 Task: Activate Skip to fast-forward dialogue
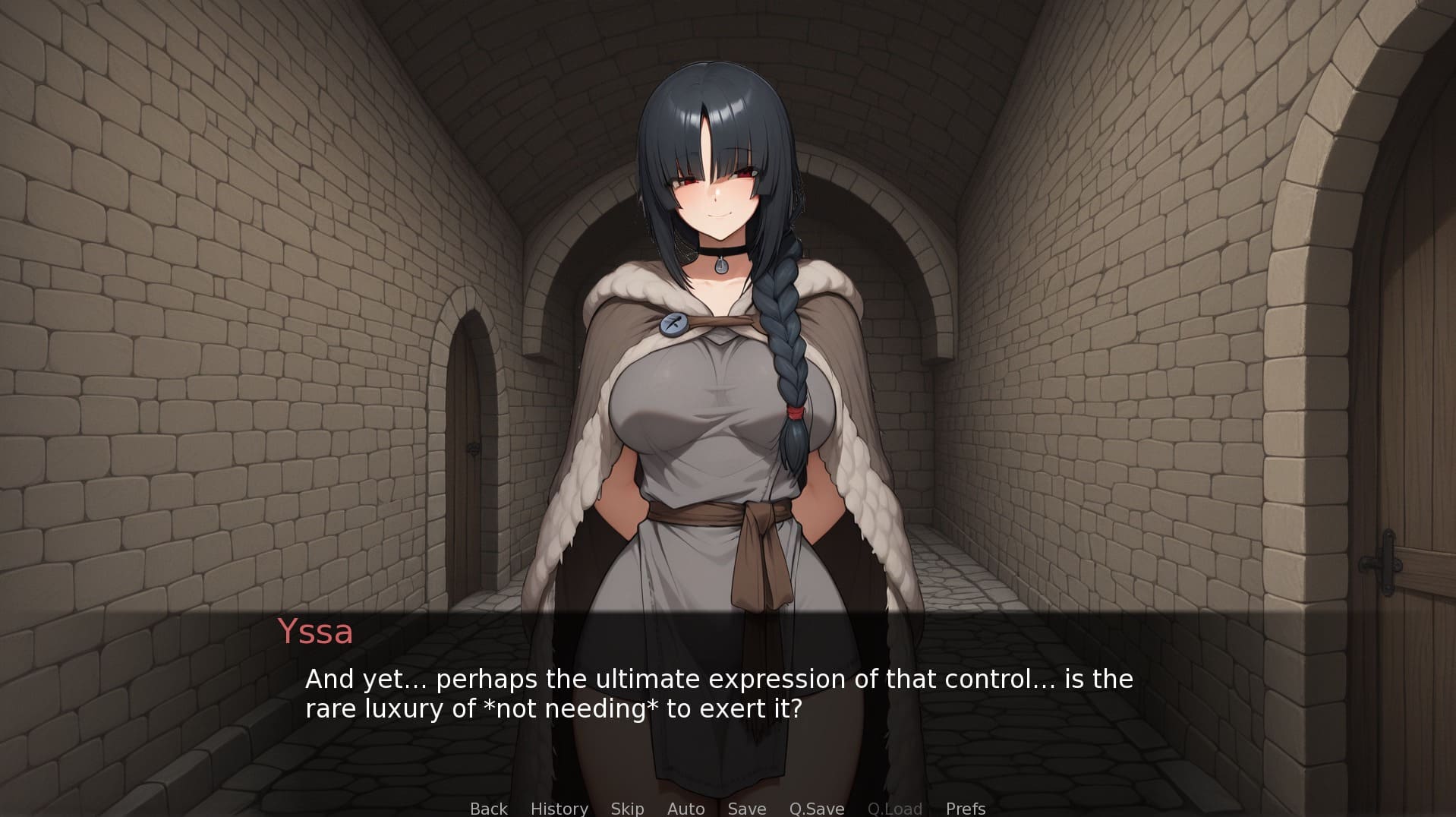(627, 809)
